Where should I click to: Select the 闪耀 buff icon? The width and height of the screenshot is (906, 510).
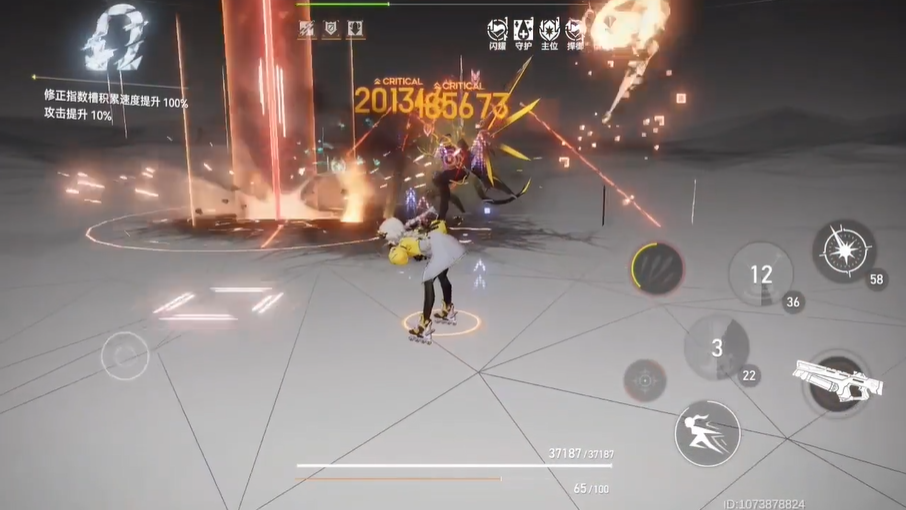tap(497, 30)
